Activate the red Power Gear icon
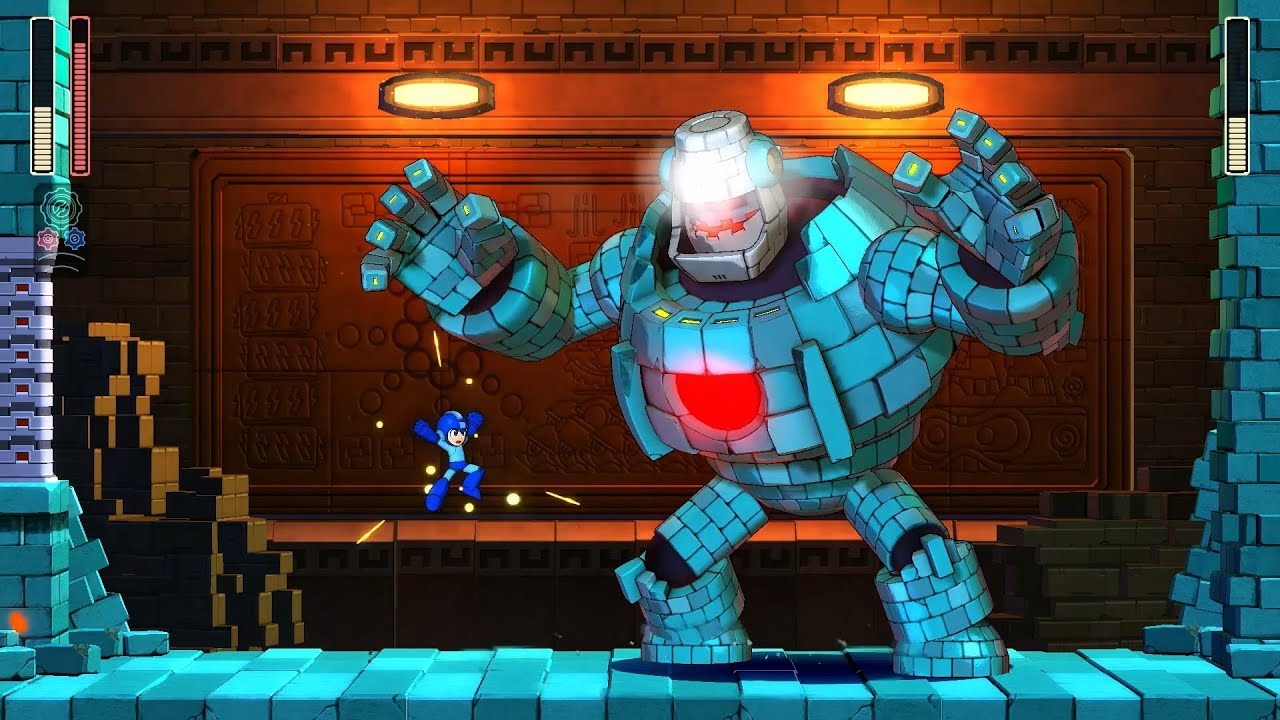The width and height of the screenshot is (1280, 720). (x=47, y=239)
